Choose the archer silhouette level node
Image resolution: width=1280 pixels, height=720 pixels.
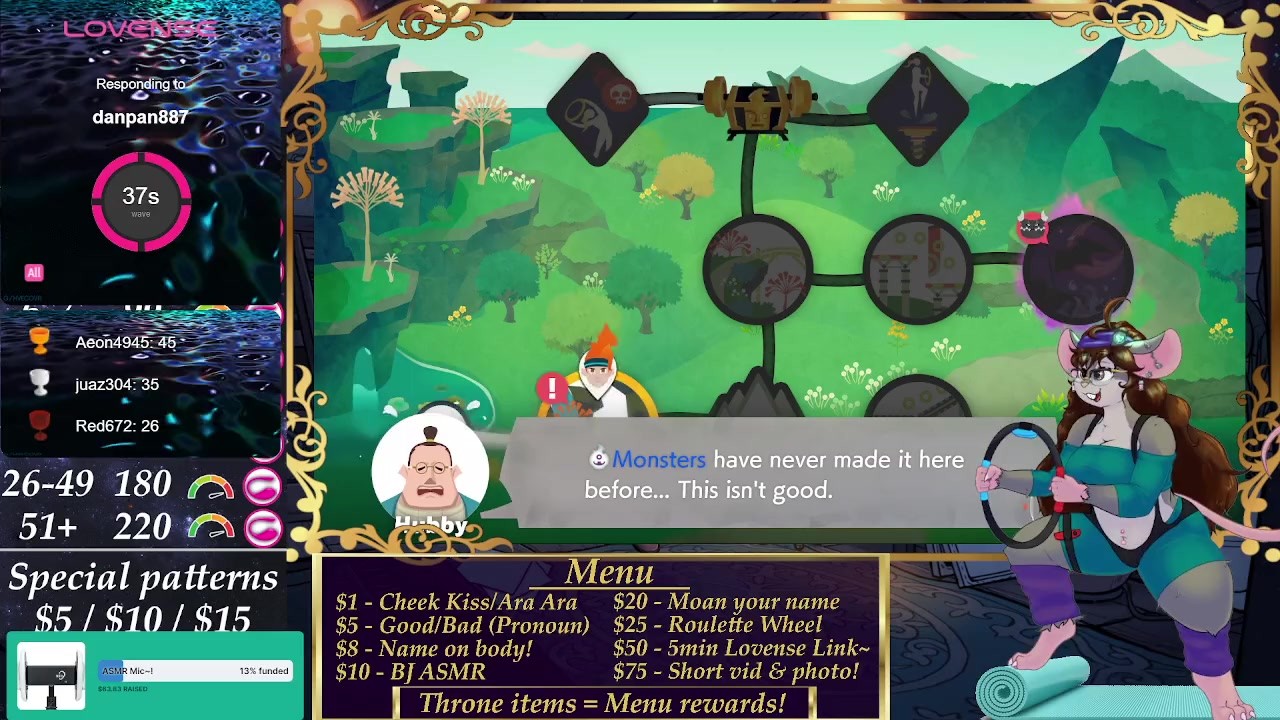pyautogui.click(x=918, y=109)
